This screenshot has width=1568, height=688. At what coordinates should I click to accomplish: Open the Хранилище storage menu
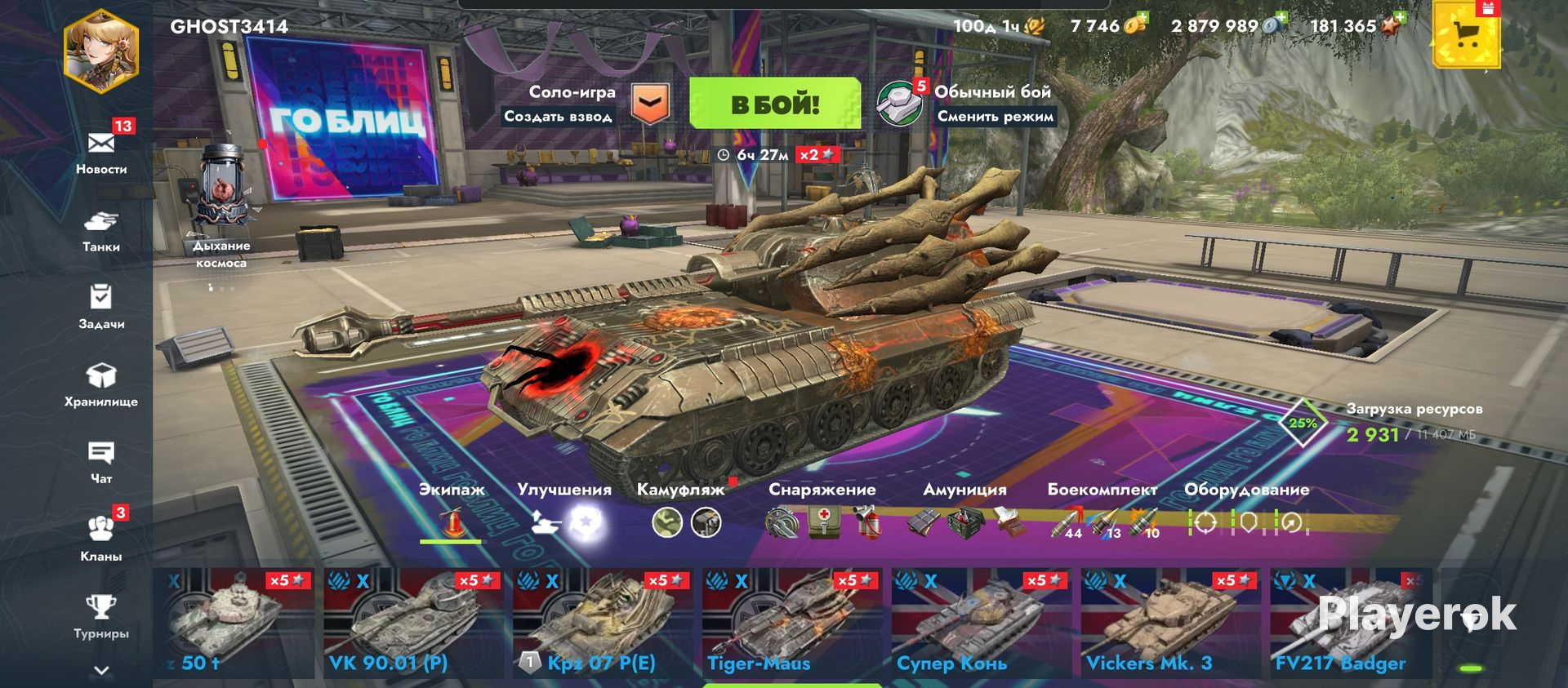point(101,384)
